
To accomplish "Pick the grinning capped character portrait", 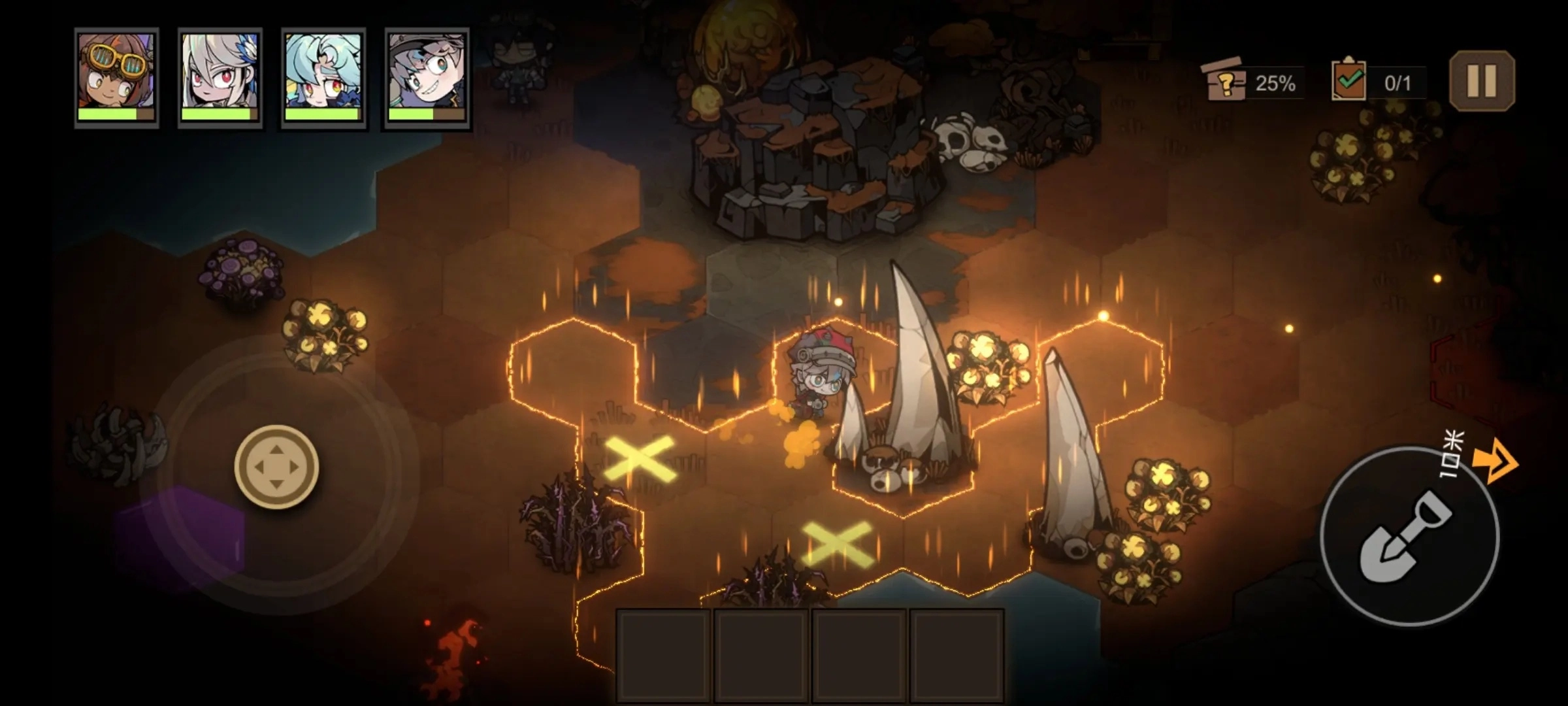I will (x=427, y=77).
